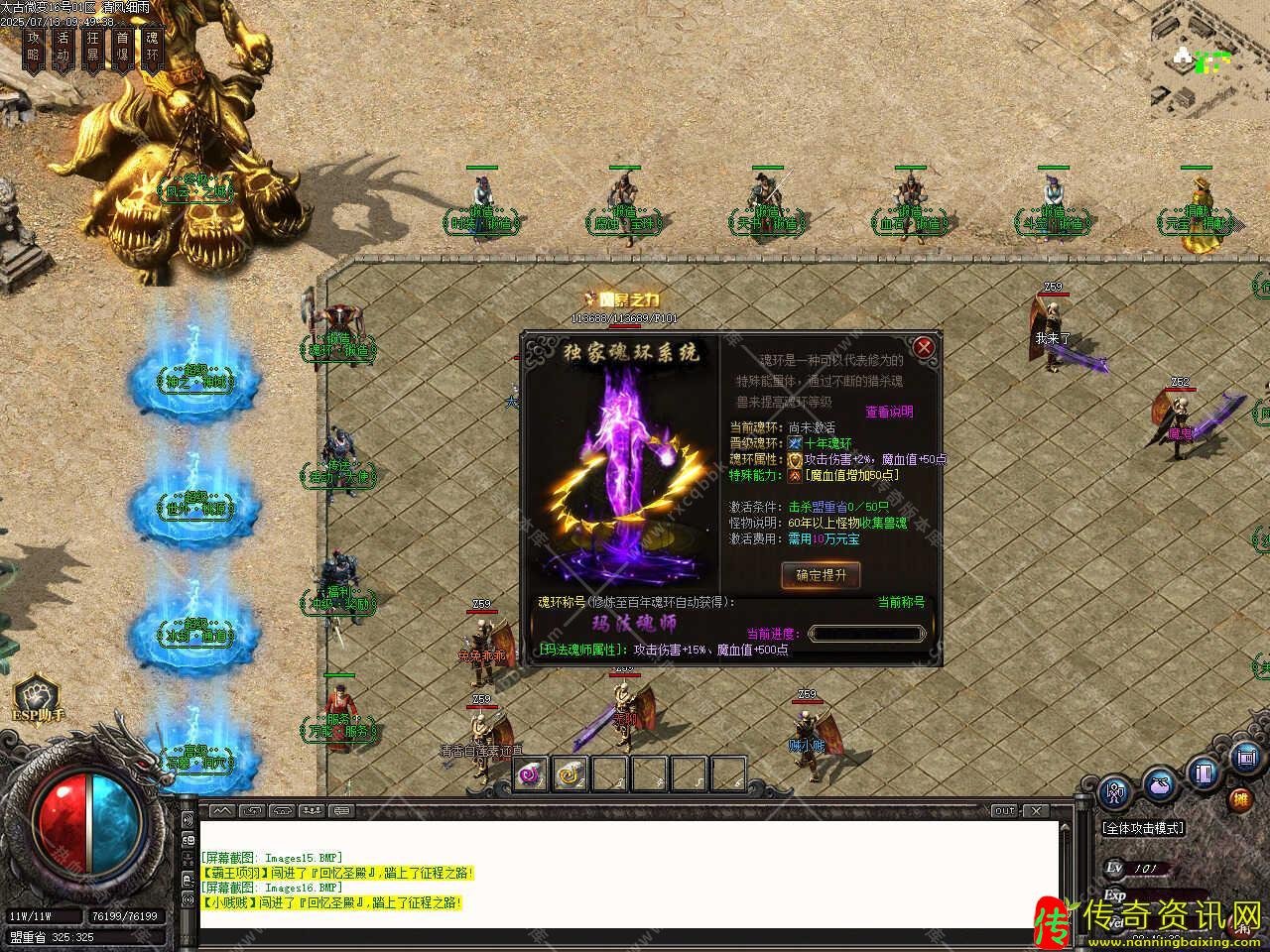Open the 首爆 first-drop banner
The width and height of the screenshot is (1270, 952).
tap(123, 46)
